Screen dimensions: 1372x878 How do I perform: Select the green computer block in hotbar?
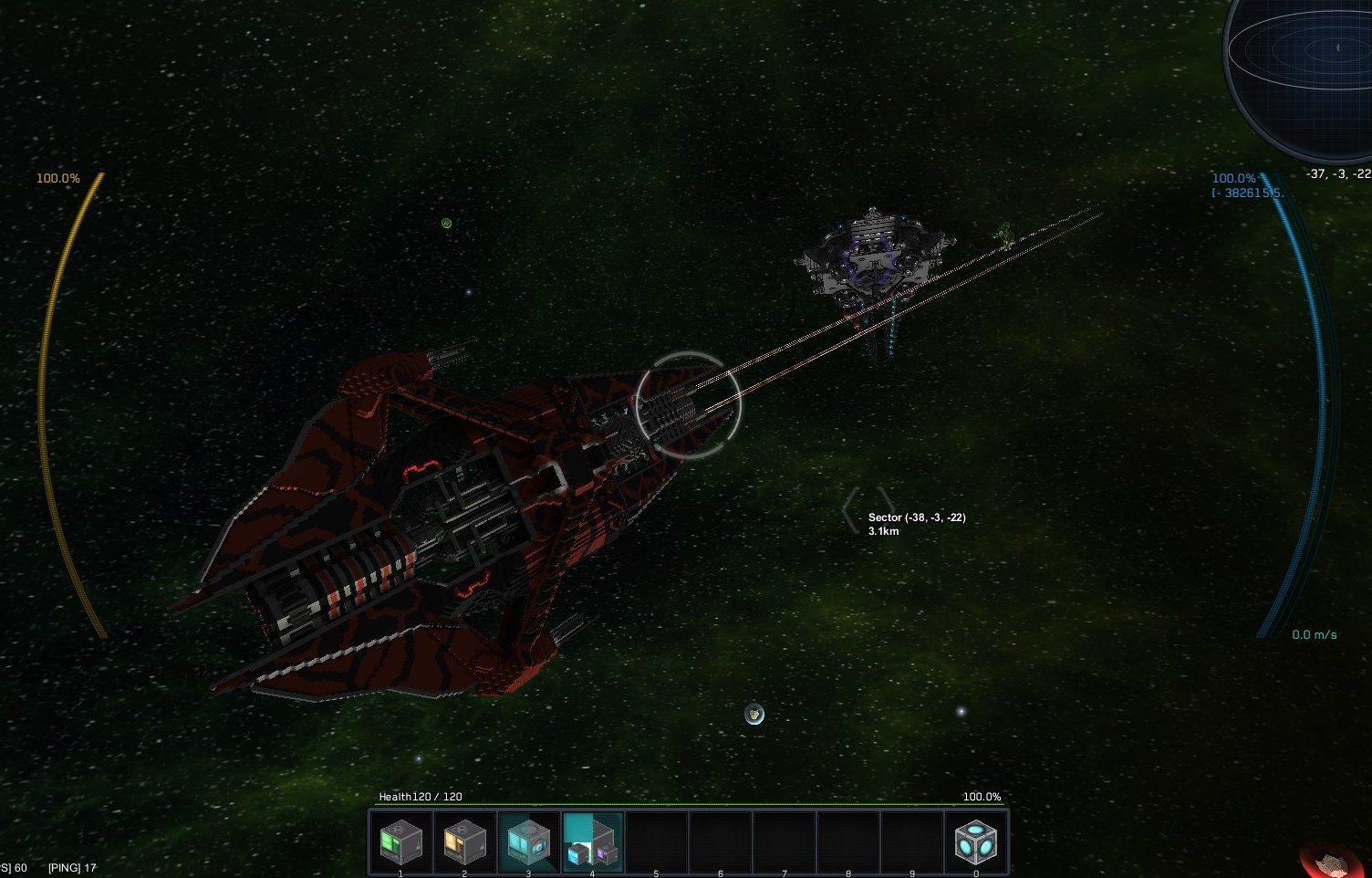tap(401, 841)
